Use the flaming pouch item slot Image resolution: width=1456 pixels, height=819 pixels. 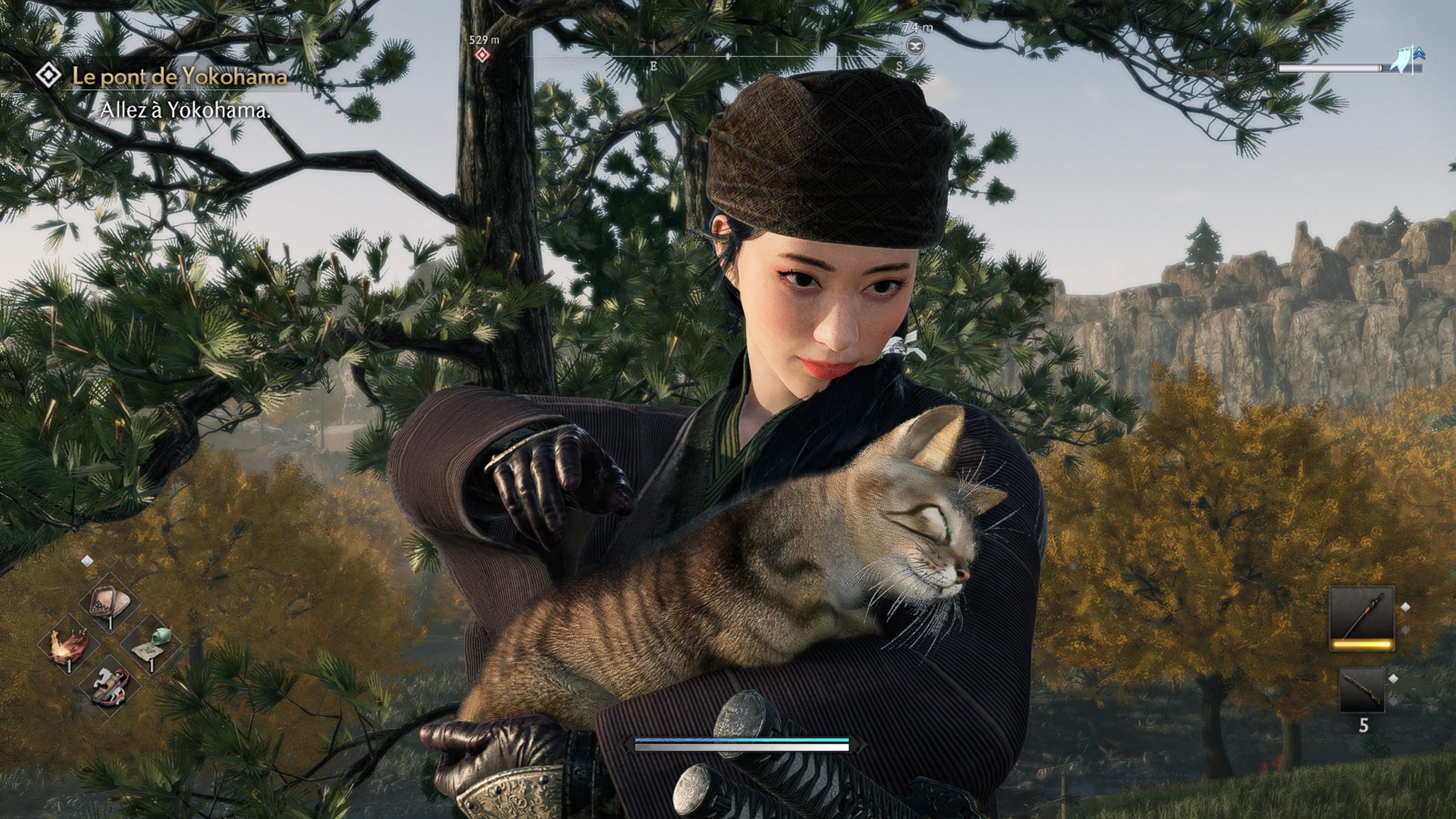click(x=68, y=646)
